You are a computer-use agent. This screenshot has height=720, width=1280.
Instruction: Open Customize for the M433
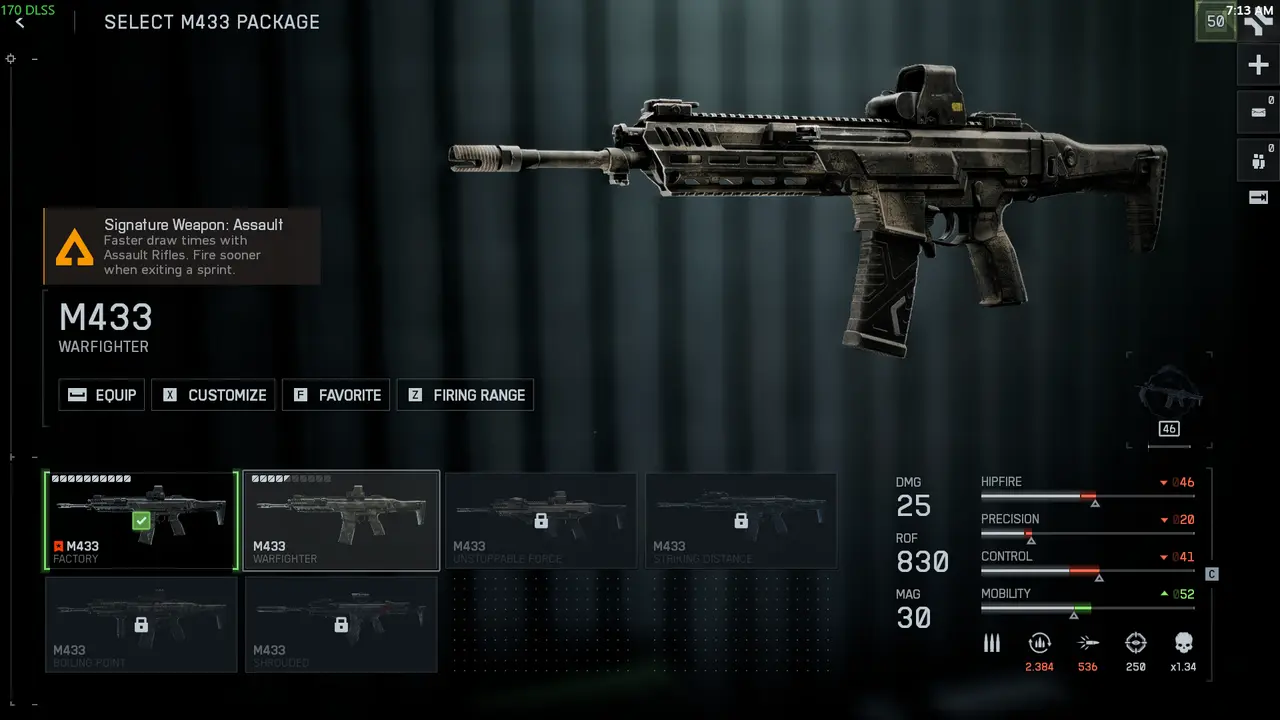tap(214, 395)
